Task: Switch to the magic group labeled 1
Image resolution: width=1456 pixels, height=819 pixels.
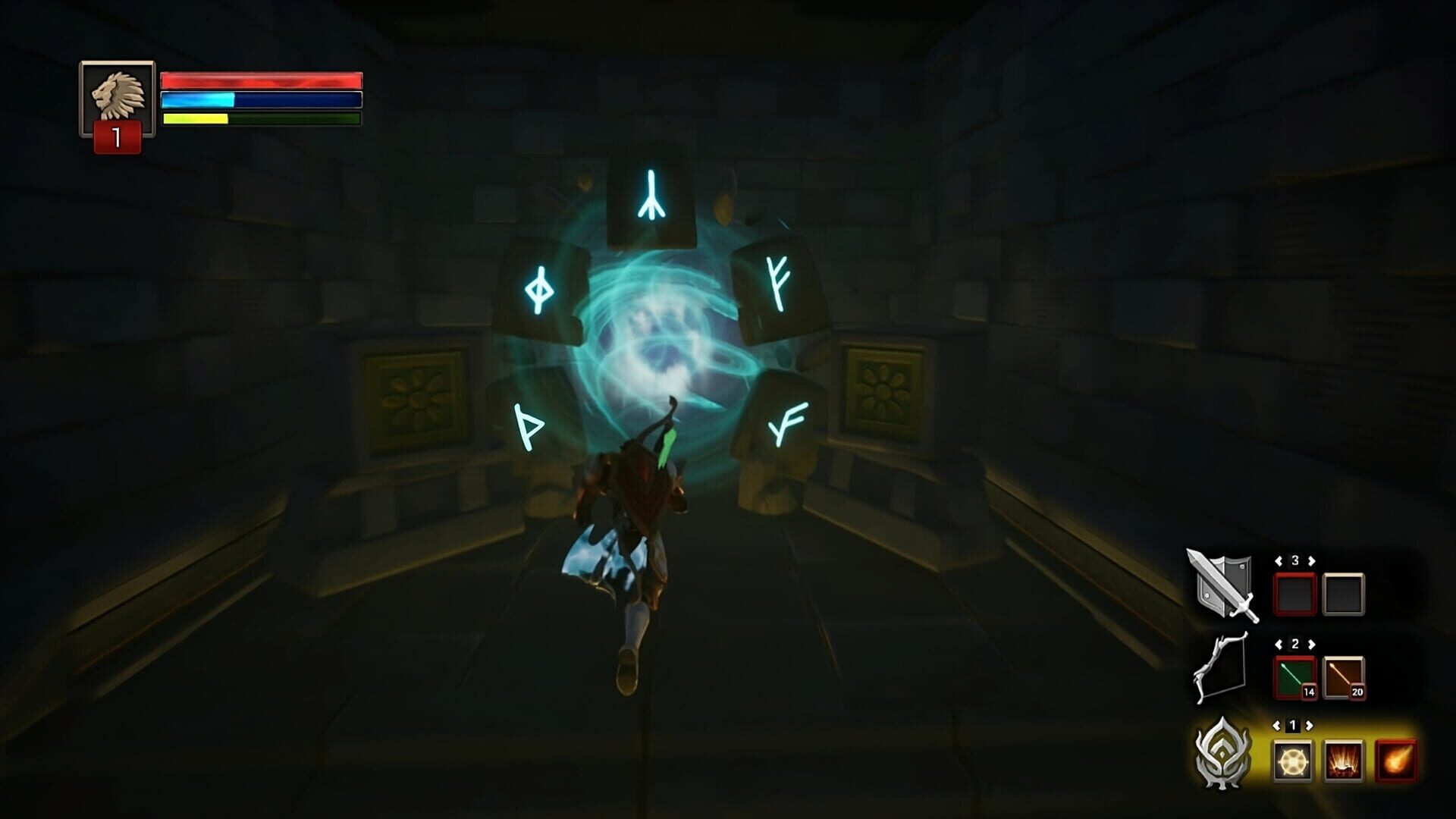Action: pyautogui.click(x=1294, y=724)
